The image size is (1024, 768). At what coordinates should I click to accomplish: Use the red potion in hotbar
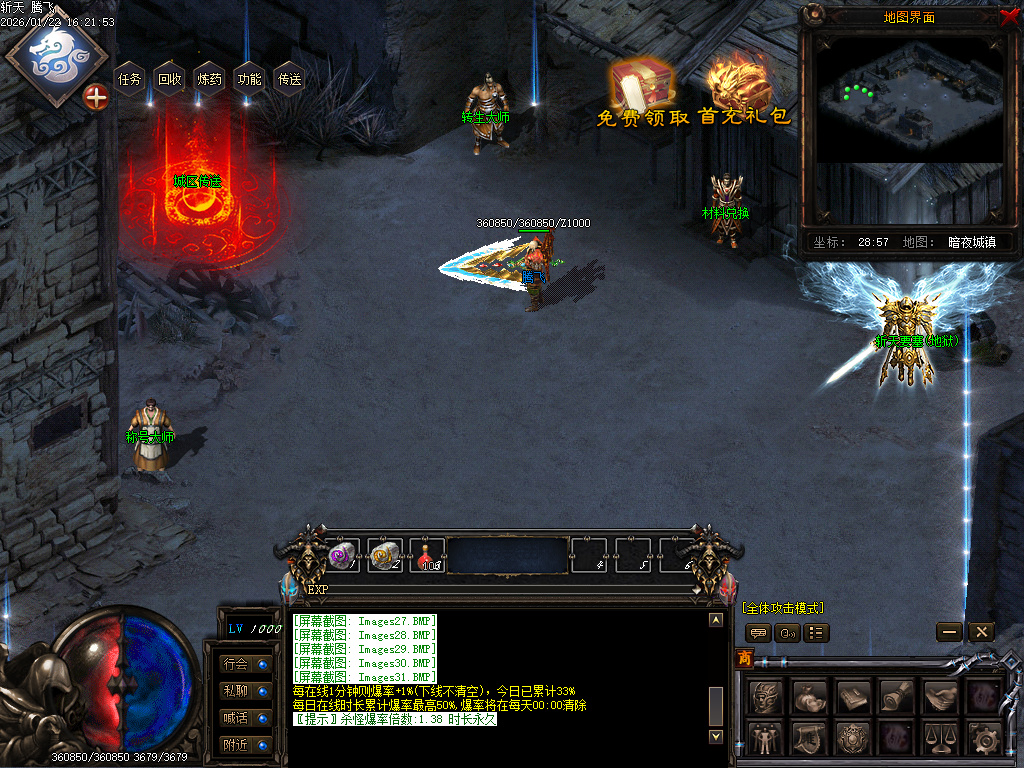pyautogui.click(x=428, y=556)
